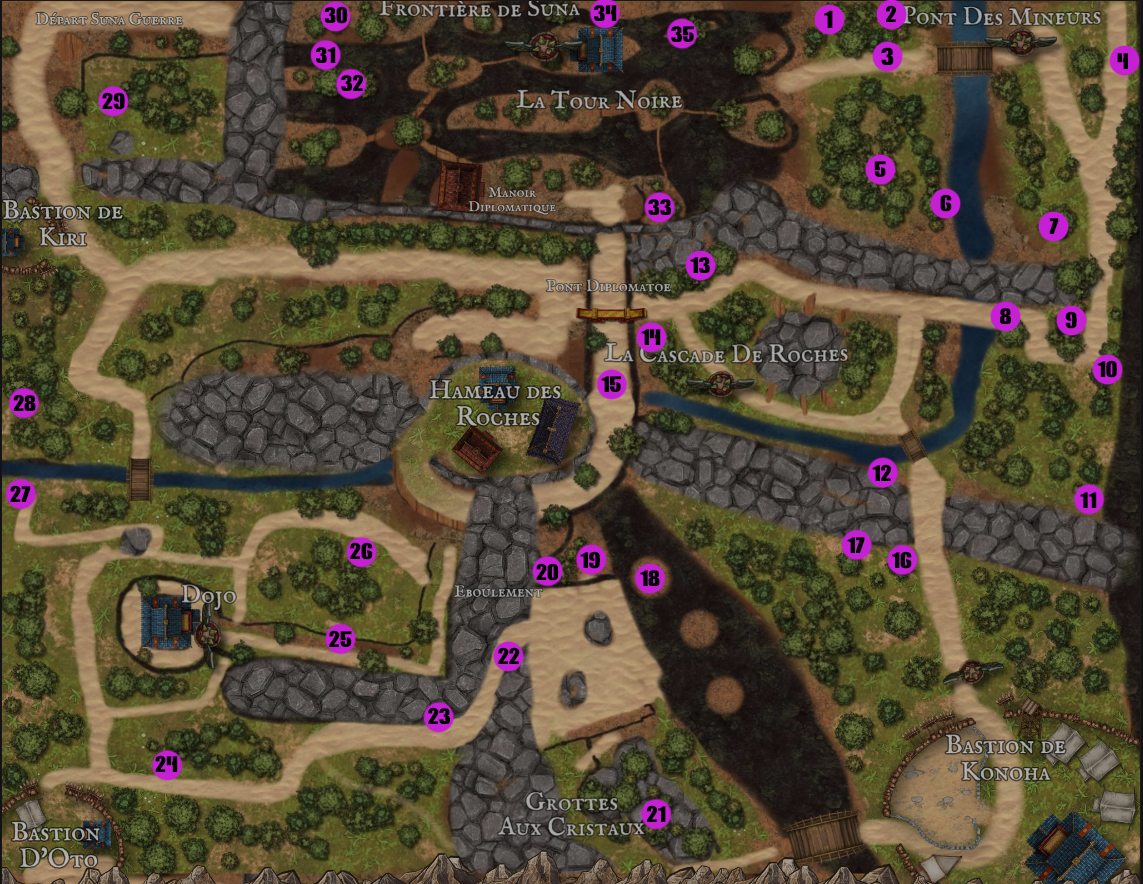The image size is (1143, 884).
Task: Open marker 28 on the map
Action: coord(24,404)
